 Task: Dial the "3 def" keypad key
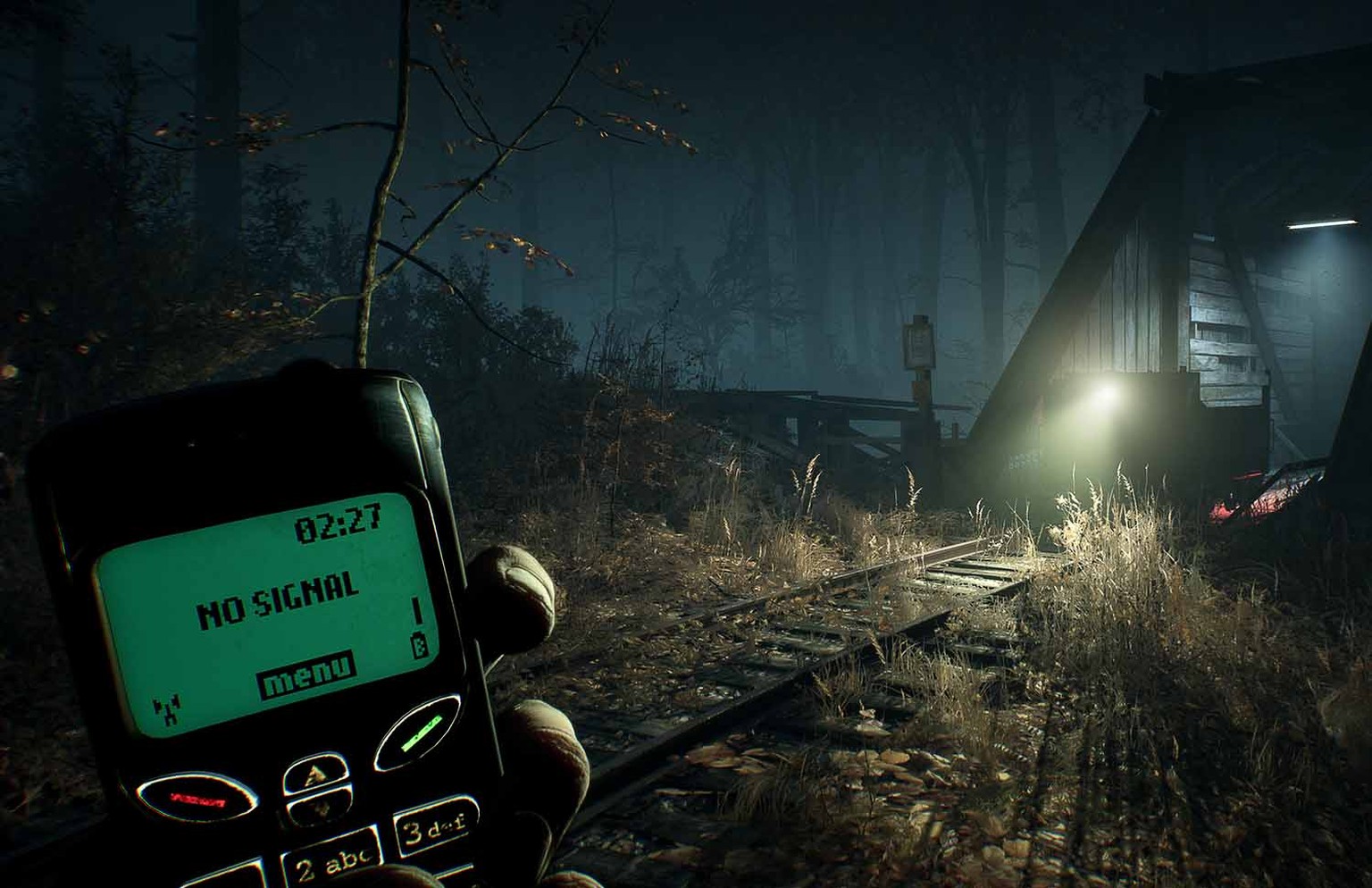pos(435,827)
